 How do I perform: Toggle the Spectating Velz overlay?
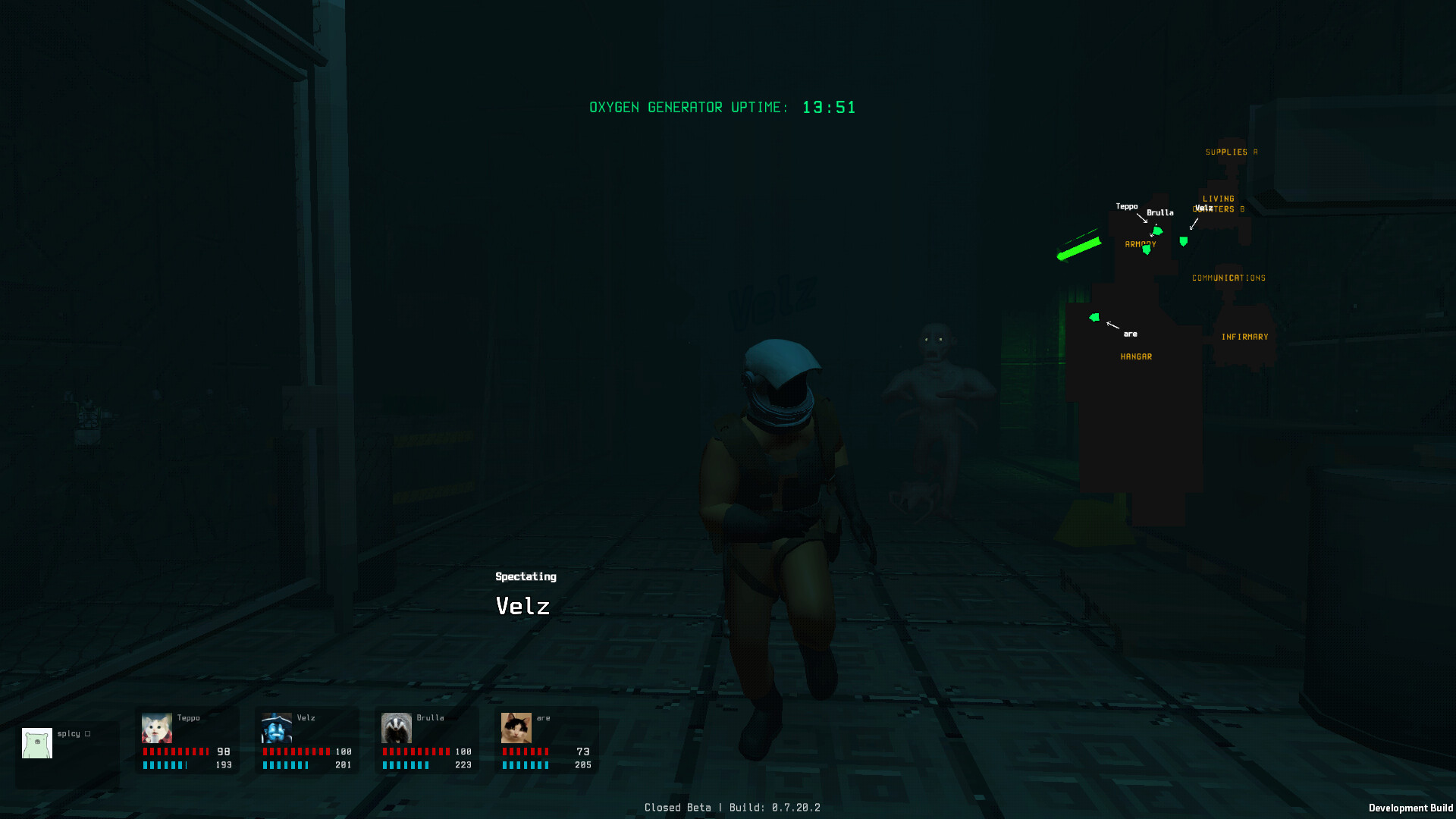point(525,591)
